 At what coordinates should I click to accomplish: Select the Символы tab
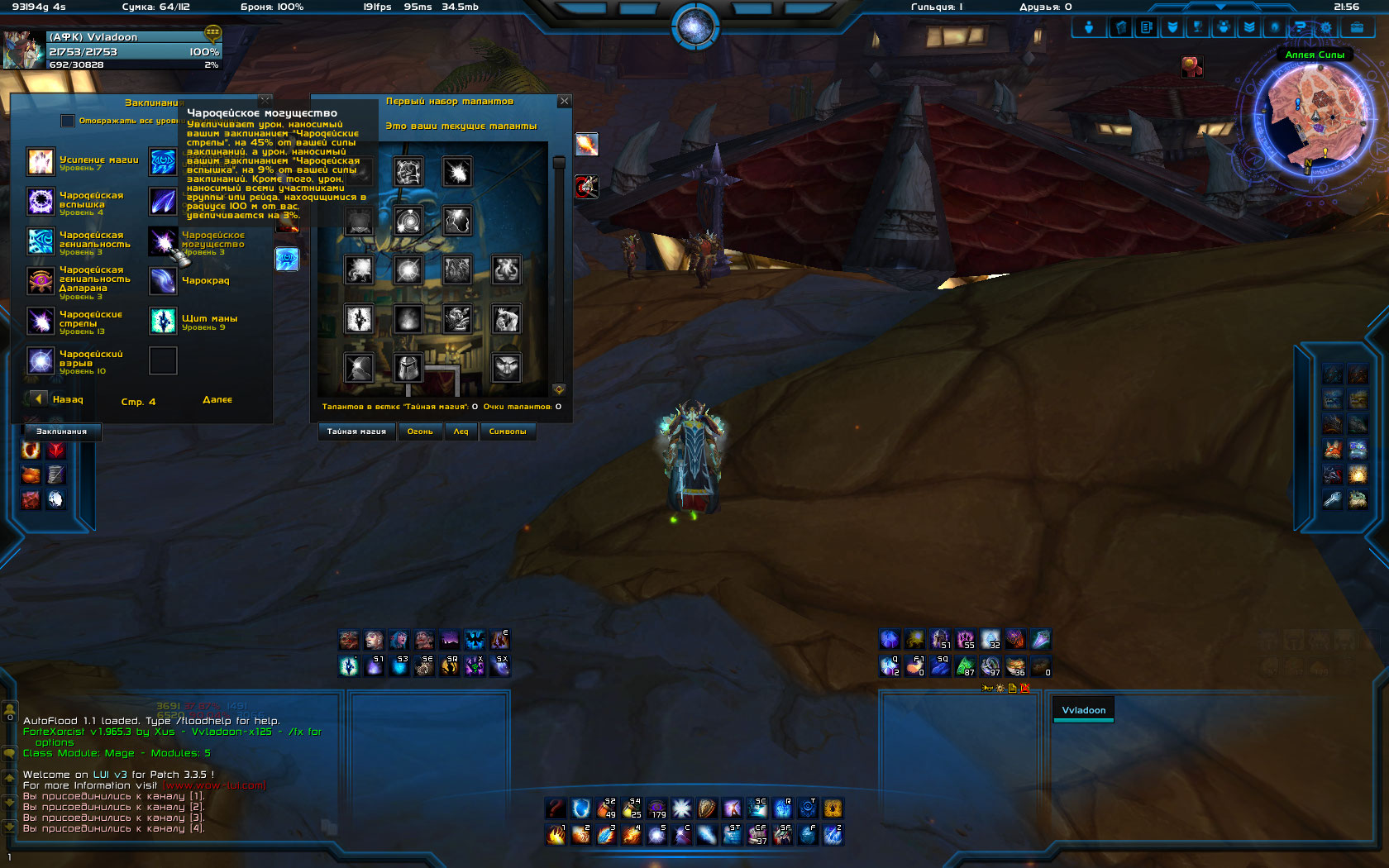click(508, 432)
